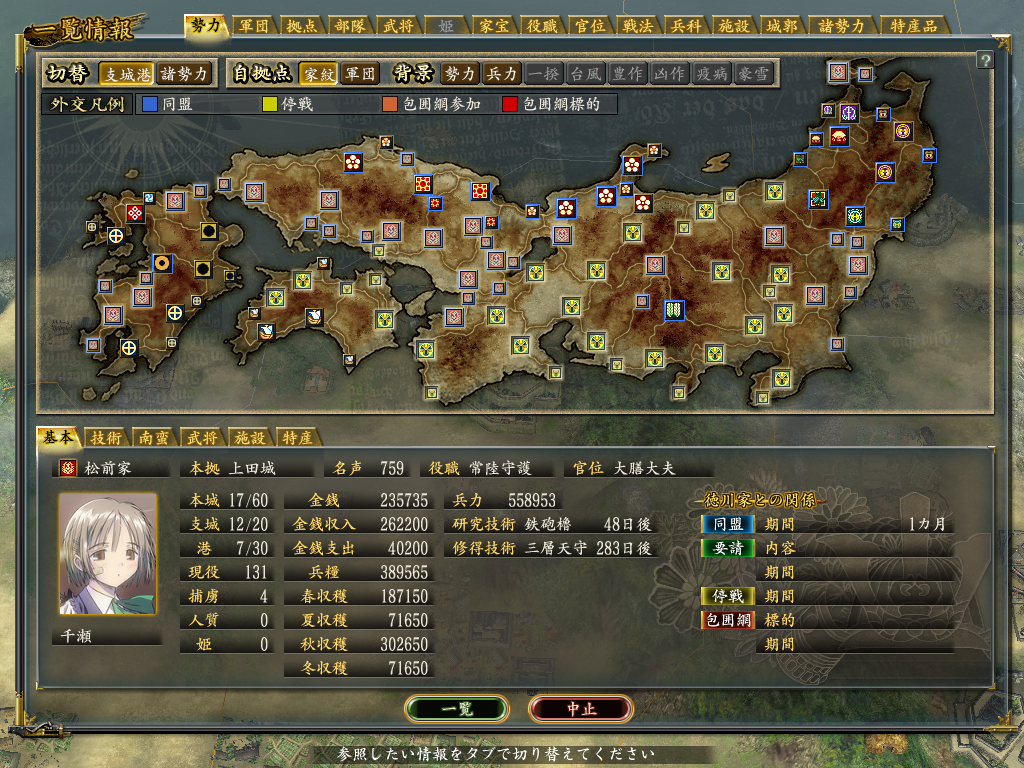Toggle map view to 諸勢力
Viewport: 1024px width, 768px height.
[x=185, y=73]
